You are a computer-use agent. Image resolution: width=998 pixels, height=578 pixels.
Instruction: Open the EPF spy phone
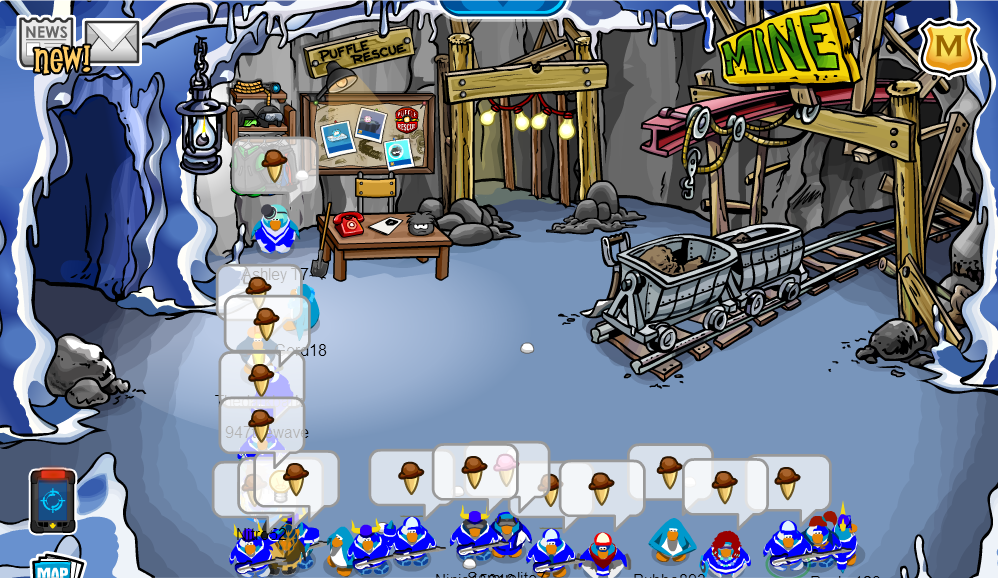tap(52, 501)
